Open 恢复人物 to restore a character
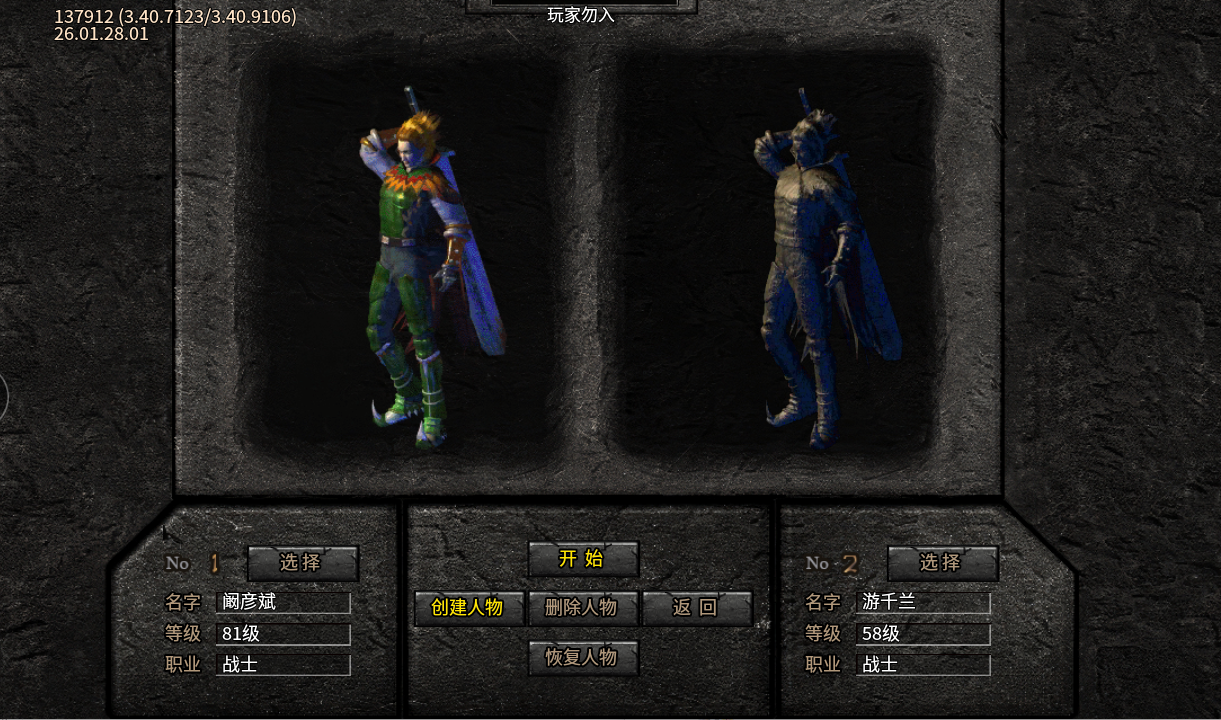Viewport: 1221px width, 720px height. coord(582,658)
